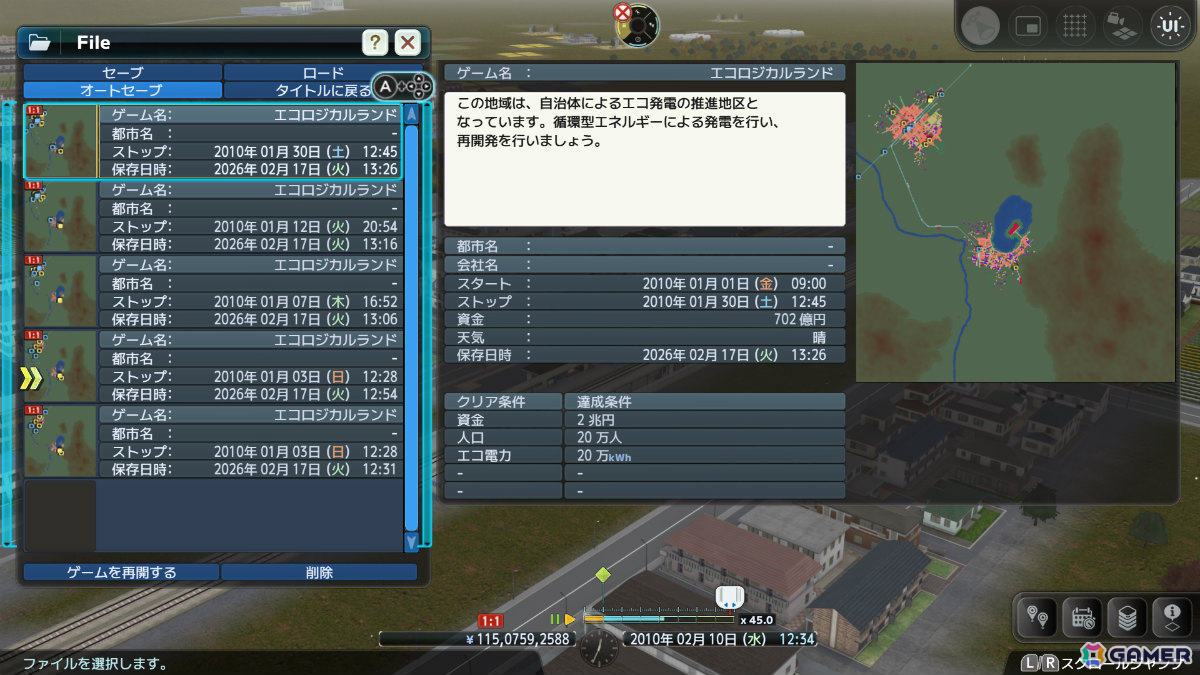Viewport: 1200px width, 675px height.
Task: Toggle the UI display button
Action: coord(1167,26)
